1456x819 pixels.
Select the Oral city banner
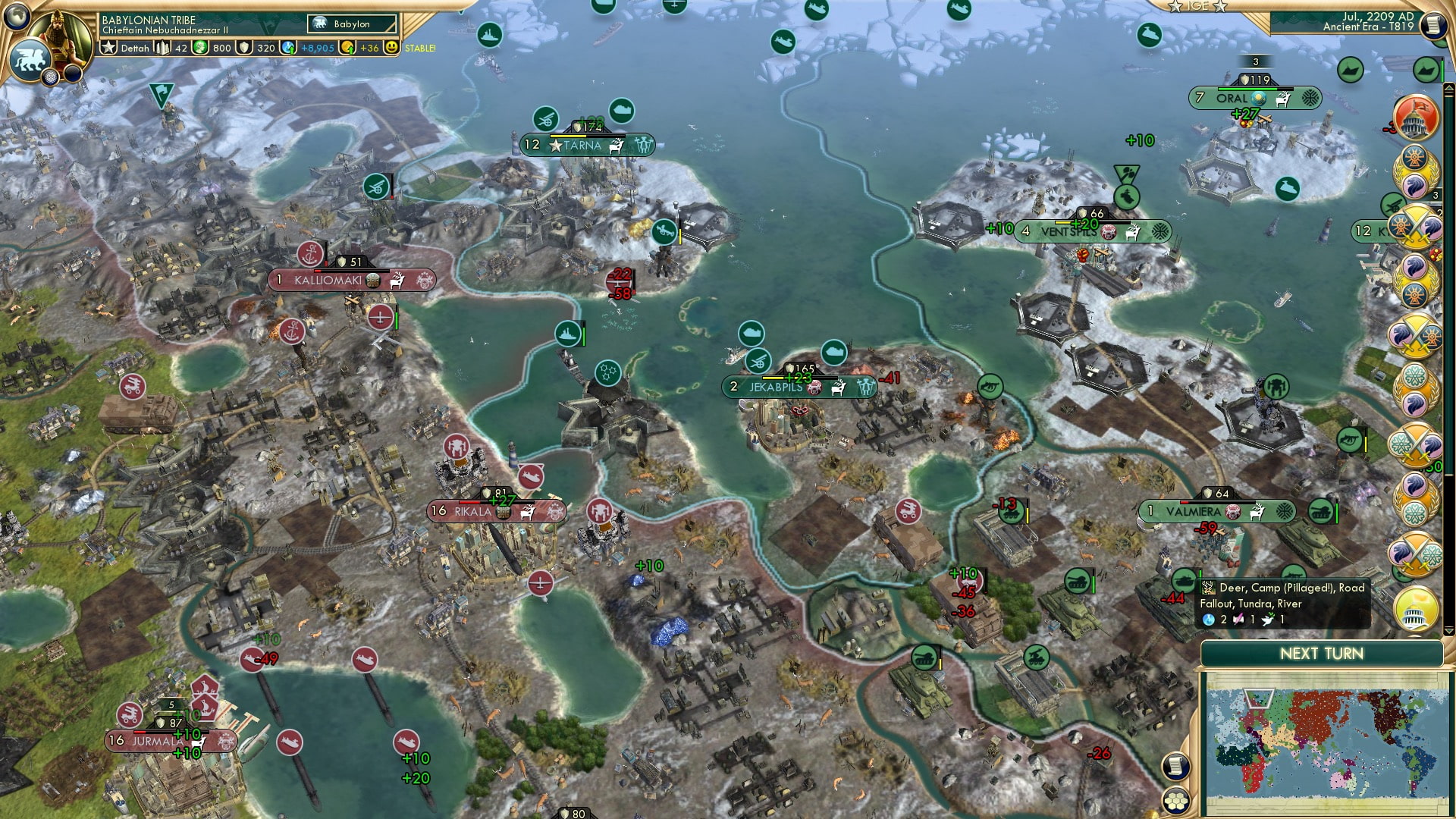click(x=1254, y=98)
